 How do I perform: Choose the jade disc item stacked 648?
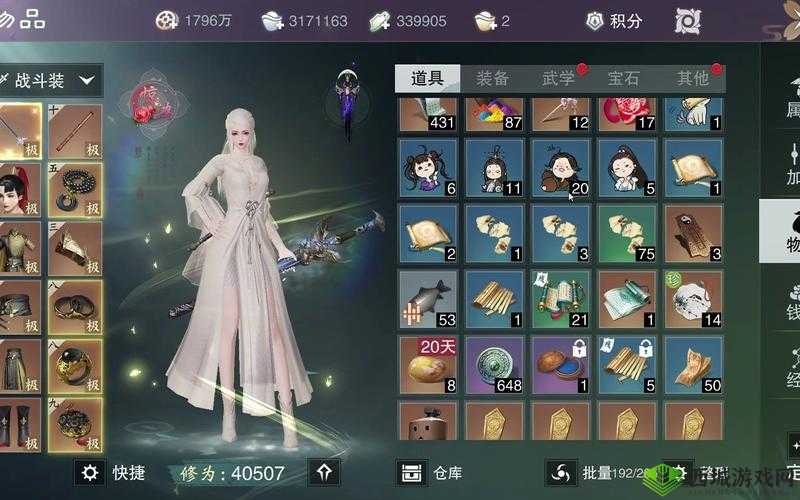click(494, 364)
